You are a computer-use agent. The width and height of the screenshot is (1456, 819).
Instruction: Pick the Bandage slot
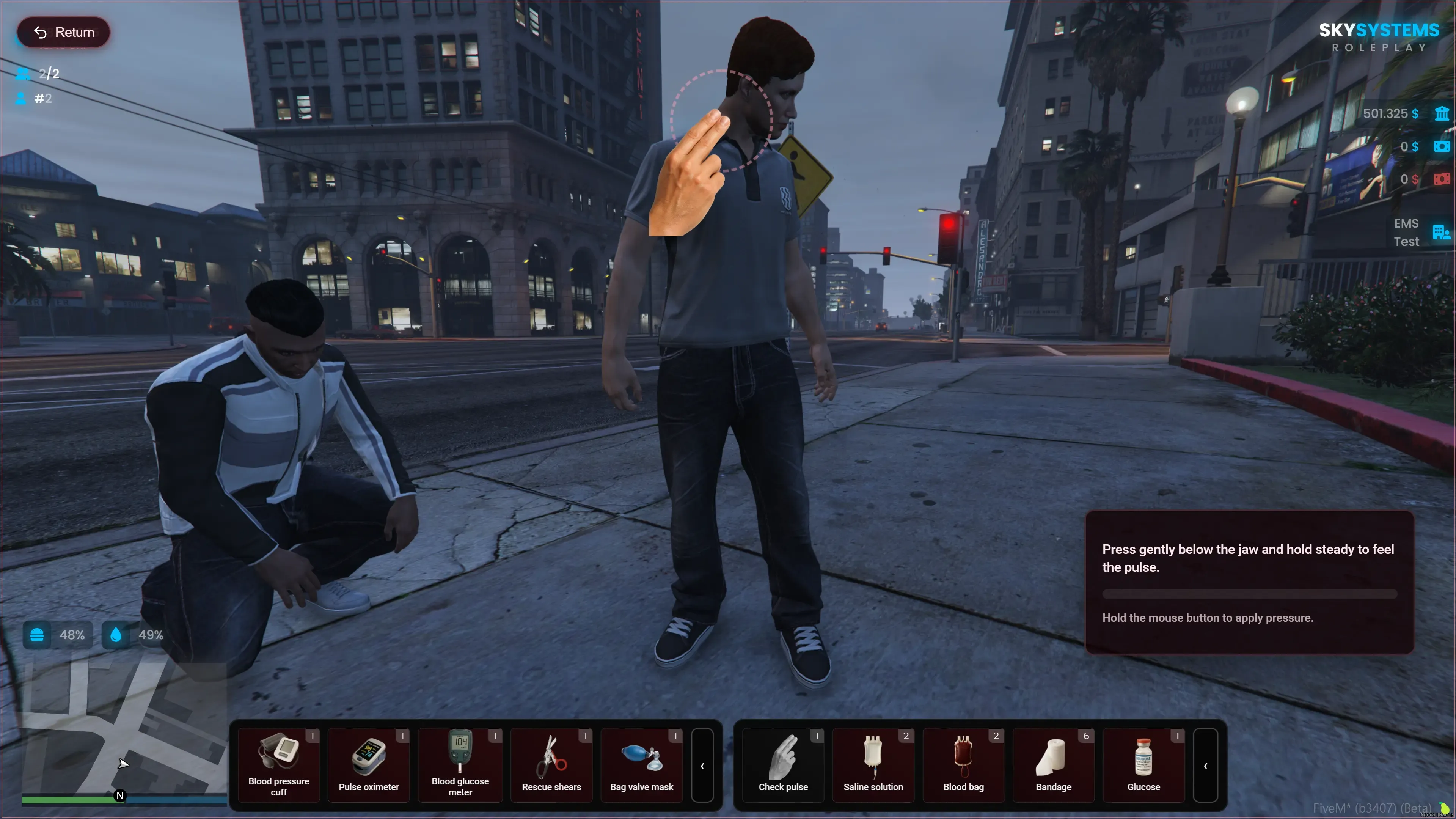pyautogui.click(x=1053, y=765)
